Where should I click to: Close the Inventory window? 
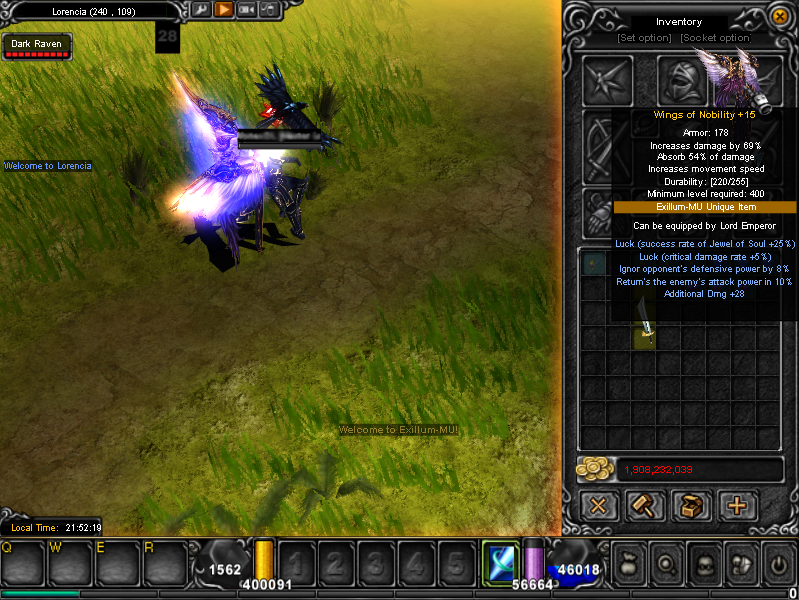coord(779,16)
